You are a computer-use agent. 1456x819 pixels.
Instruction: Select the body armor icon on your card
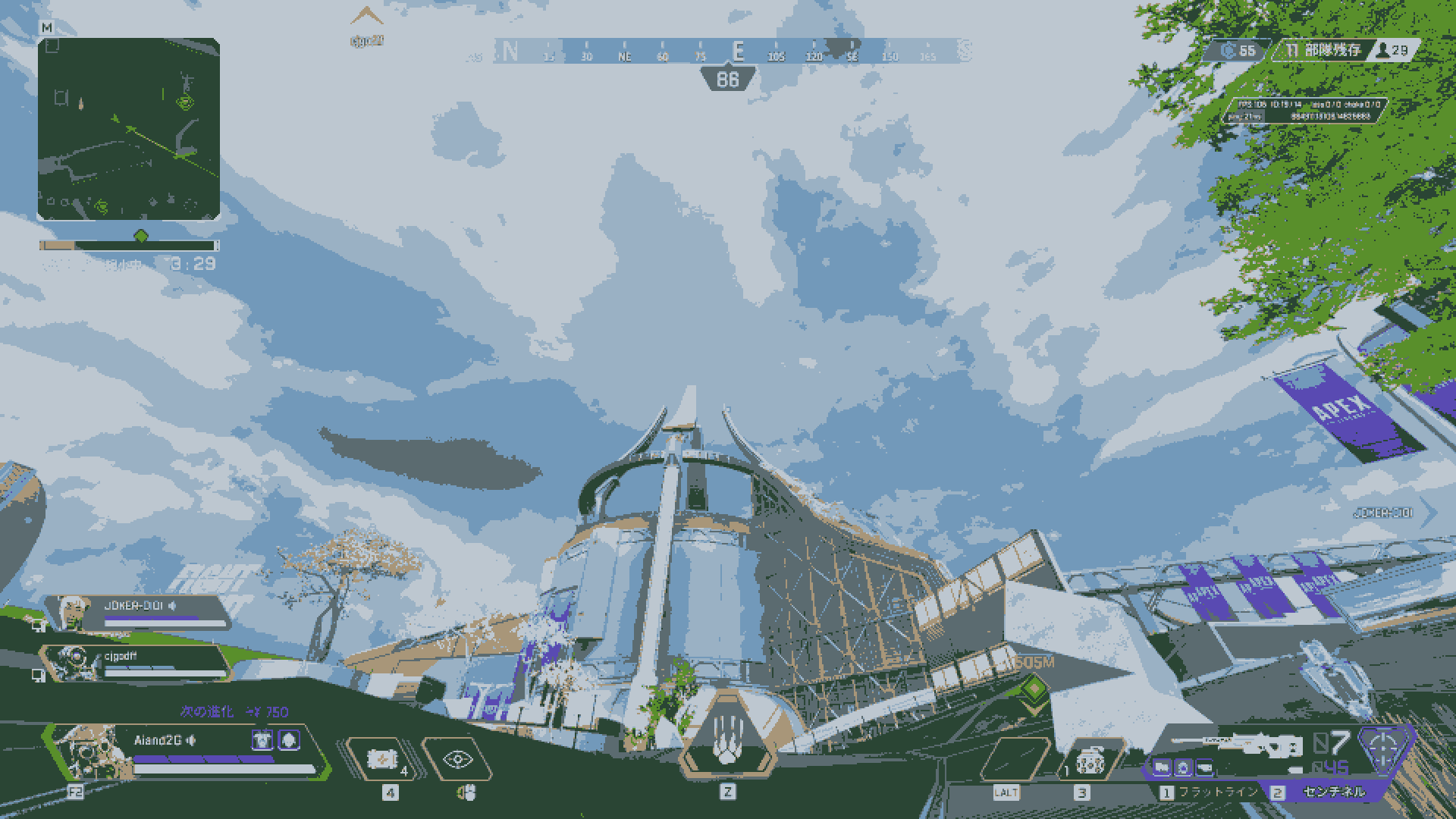pyautogui.click(x=263, y=739)
